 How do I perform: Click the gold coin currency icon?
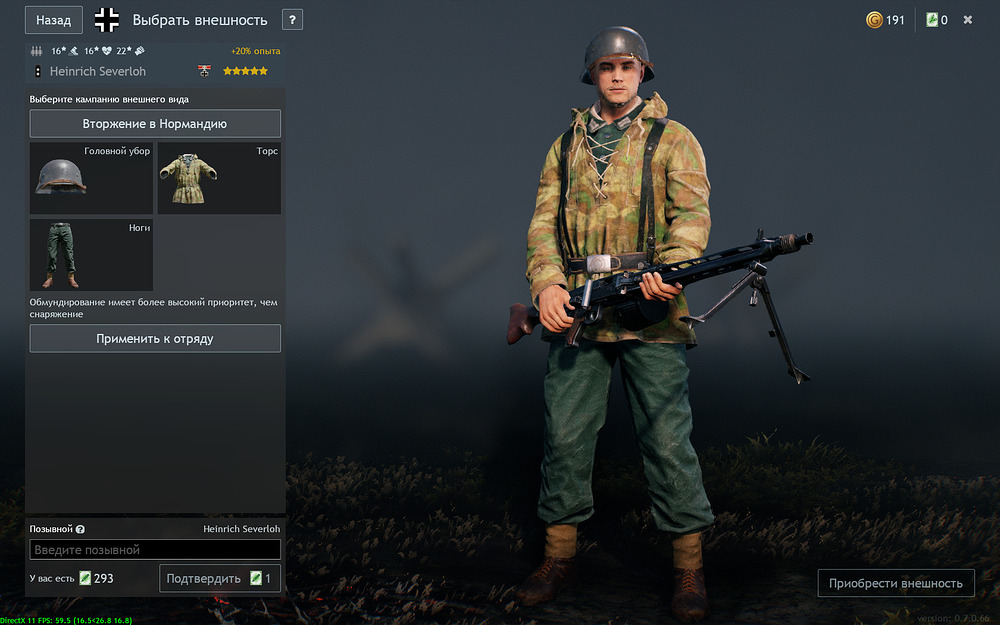(874, 20)
